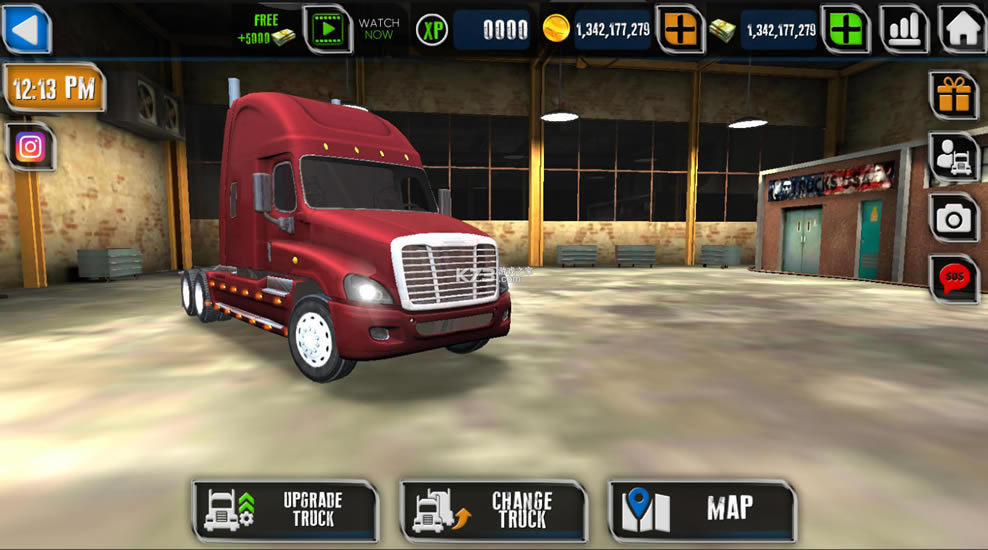The image size is (988, 550).
Task: Return to the home screen
Action: [x=962, y=29]
